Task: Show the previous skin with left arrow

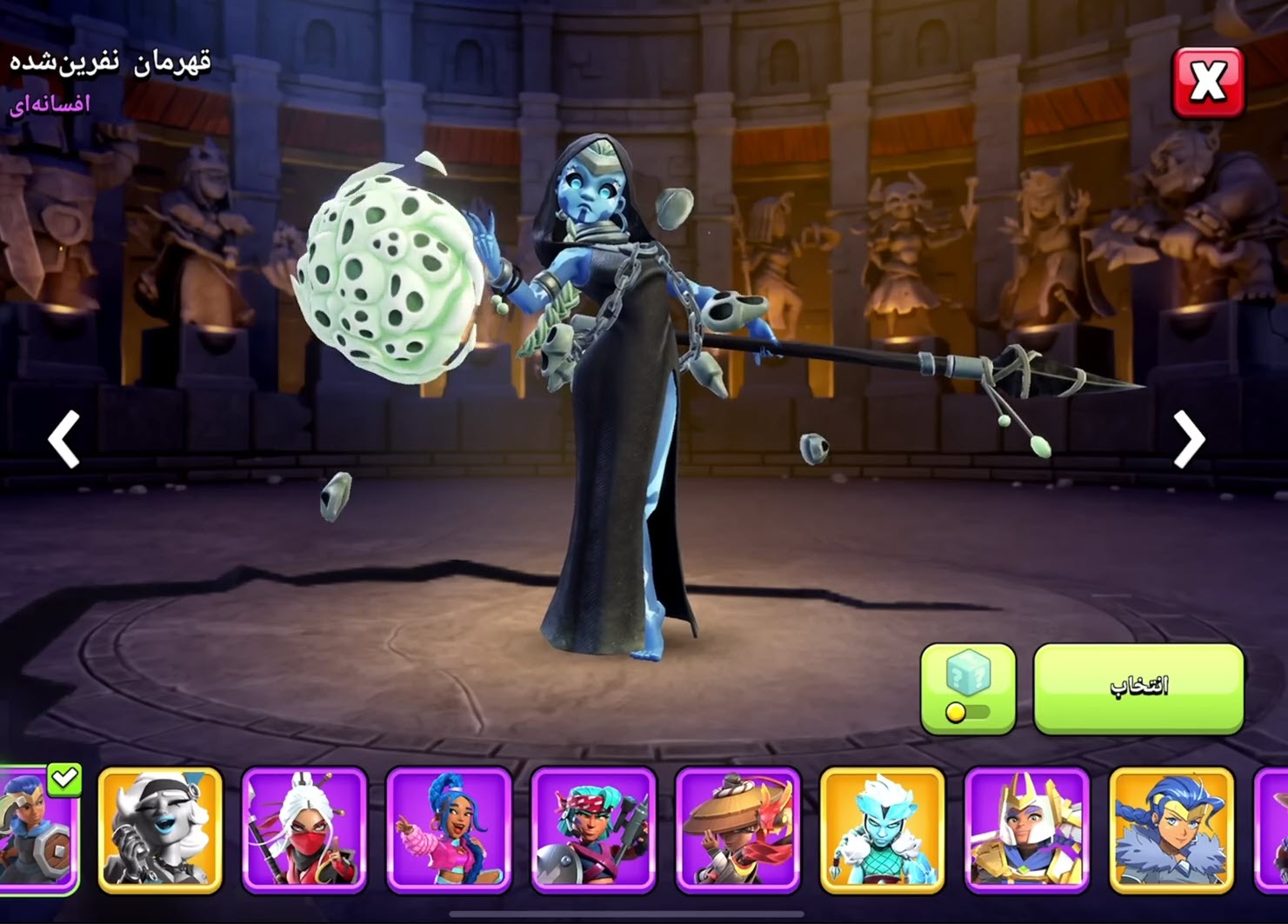Action: 63,440
